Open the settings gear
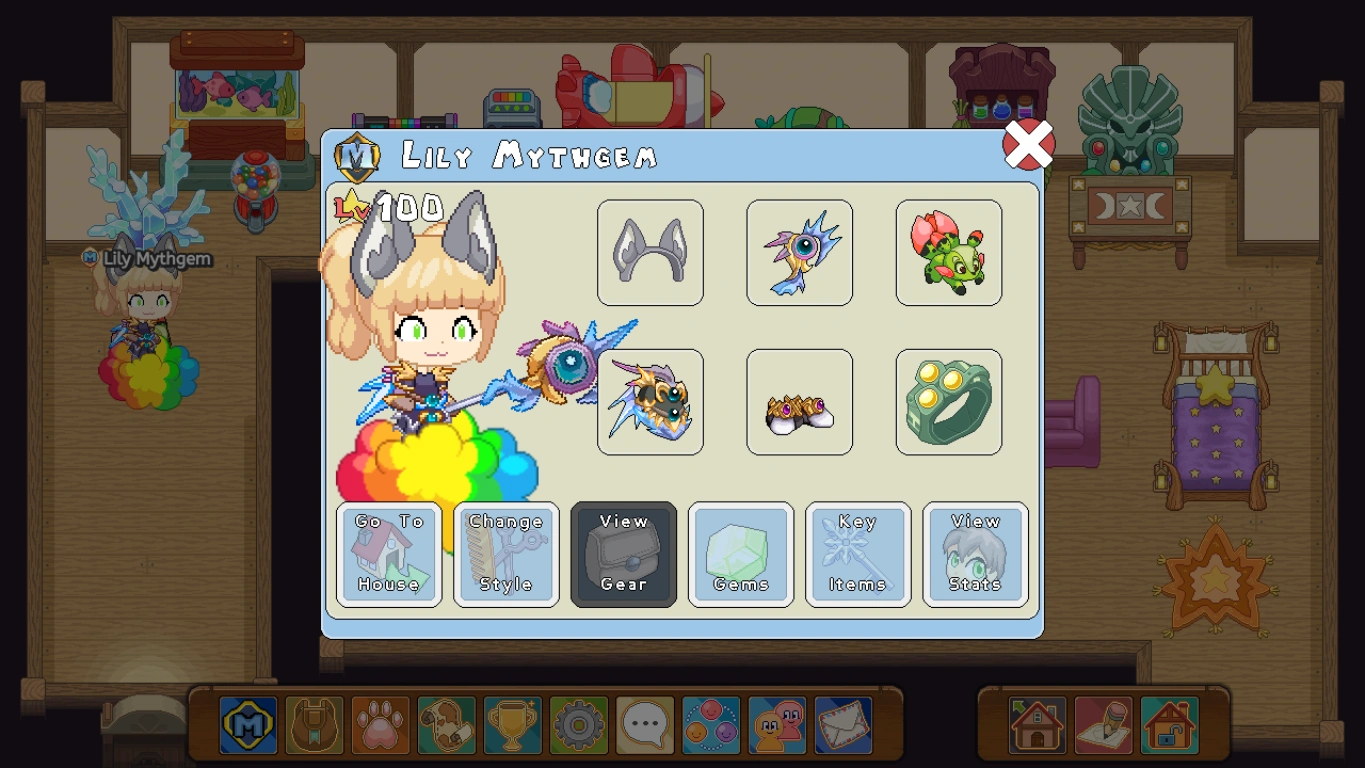This screenshot has height=768, width=1365. tap(577, 725)
